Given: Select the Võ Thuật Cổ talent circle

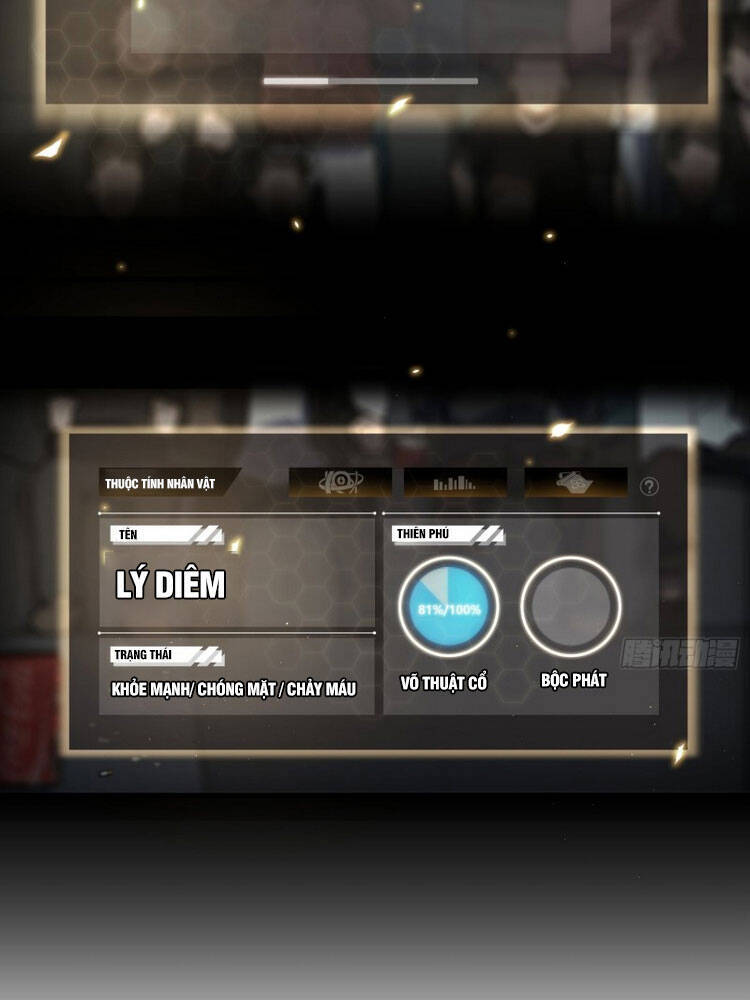Looking at the screenshot, I should tap(447, 607).
